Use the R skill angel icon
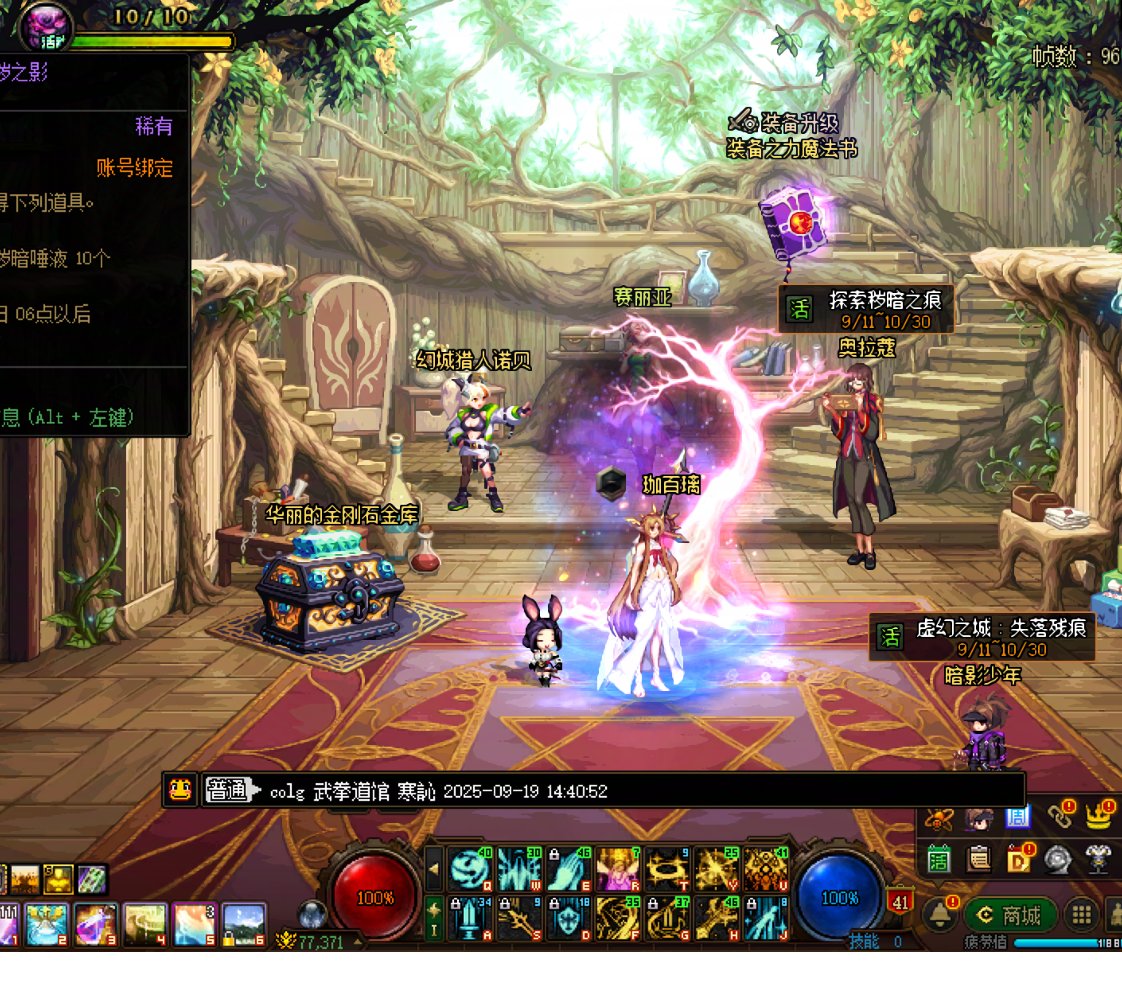Image resolution: width=1122 pixels, height=985 pixels. click(x=618, y=869)
